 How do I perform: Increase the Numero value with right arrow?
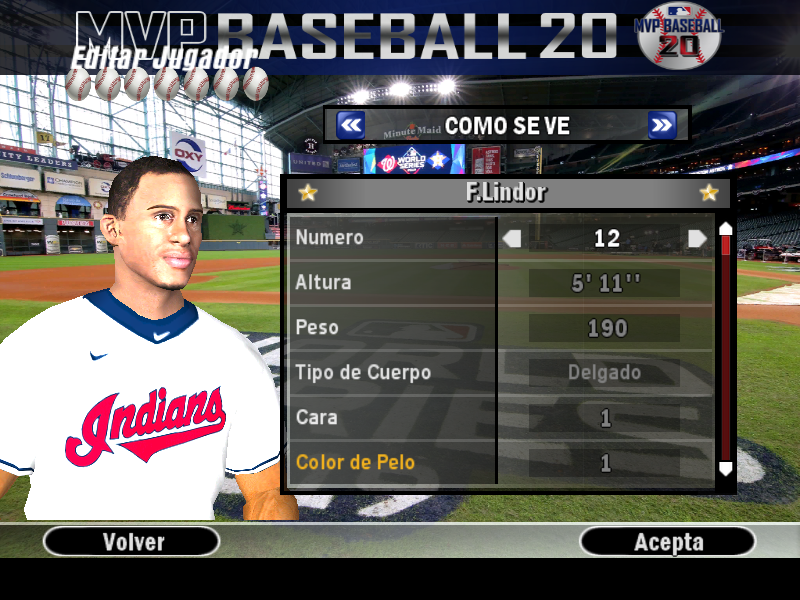(698, 238)
